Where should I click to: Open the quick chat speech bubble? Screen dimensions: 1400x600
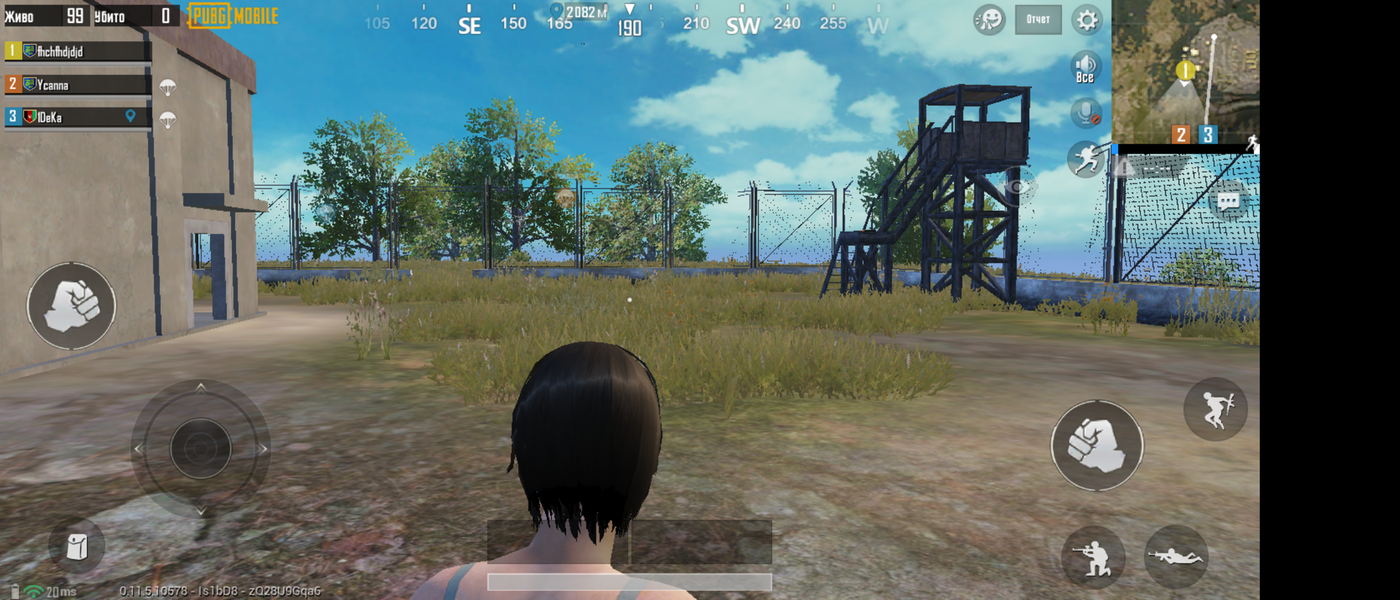coord(1228,202)
